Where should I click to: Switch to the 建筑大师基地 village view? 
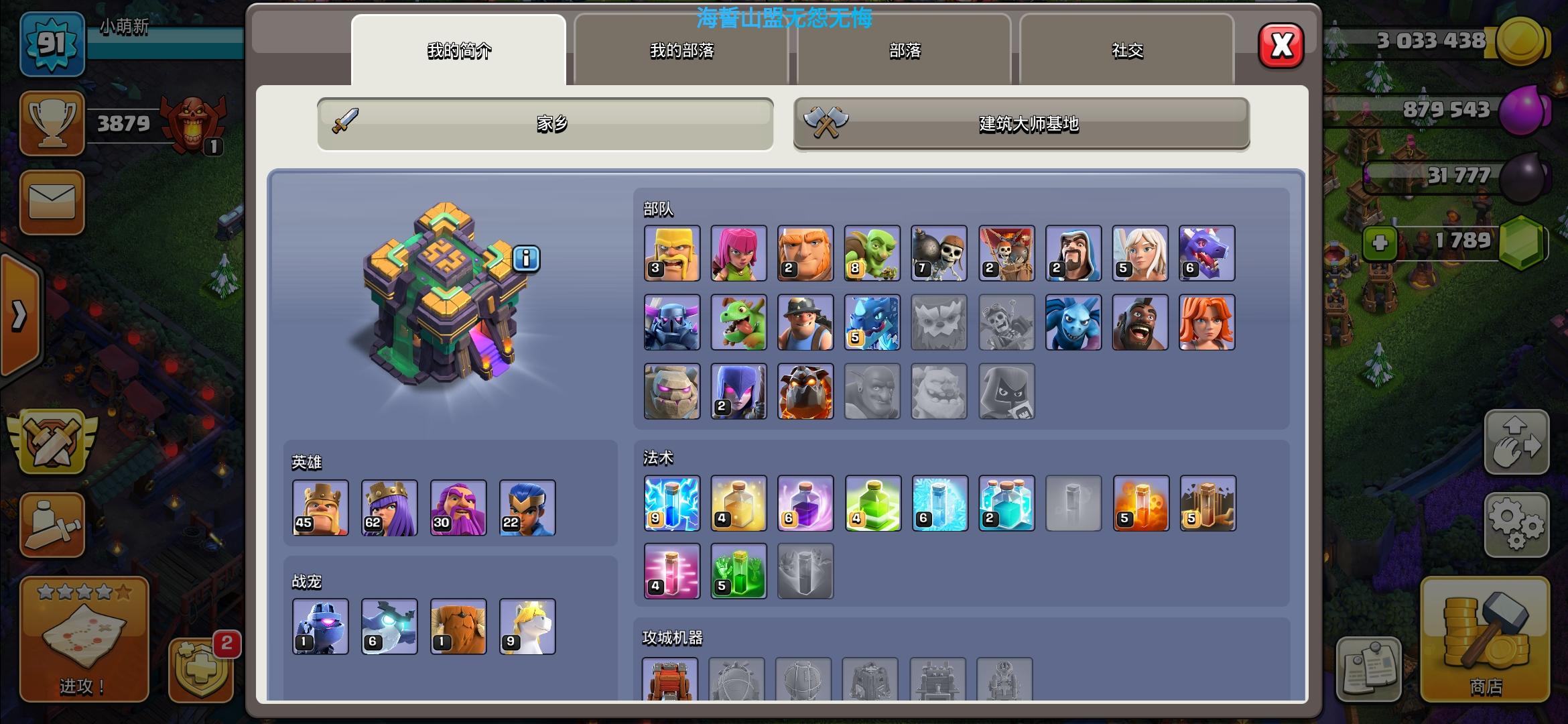1021,124
